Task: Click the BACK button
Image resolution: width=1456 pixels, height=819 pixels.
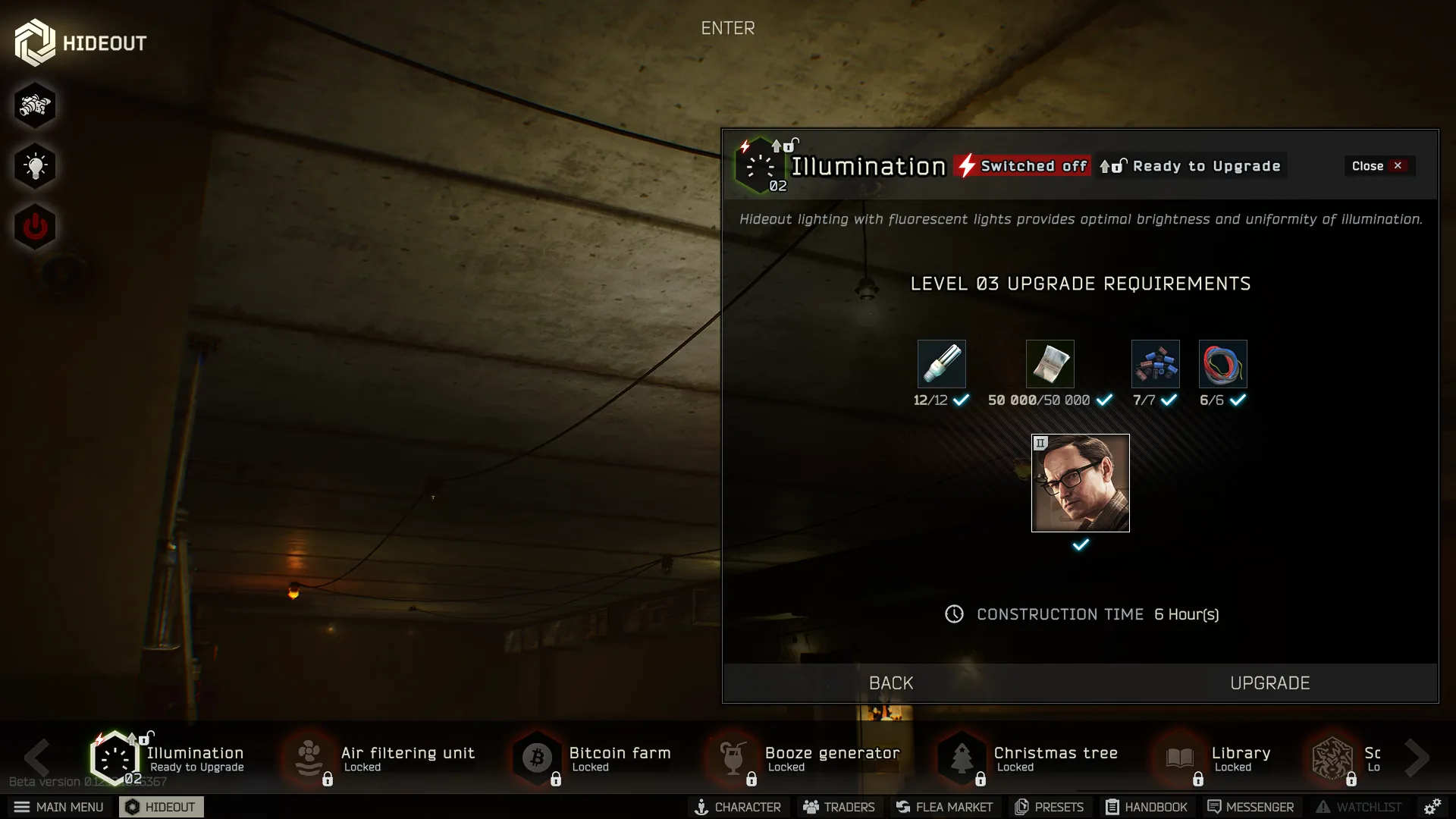Action: tap(891, 682)
